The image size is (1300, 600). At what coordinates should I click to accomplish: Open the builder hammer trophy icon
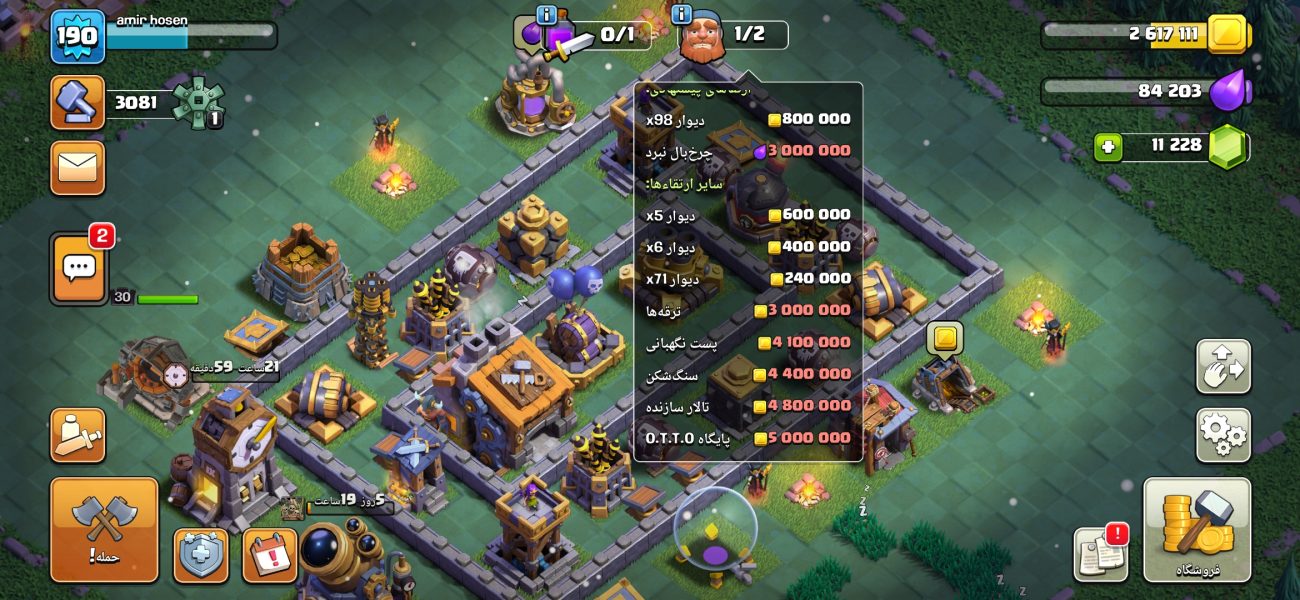(77, 102)
